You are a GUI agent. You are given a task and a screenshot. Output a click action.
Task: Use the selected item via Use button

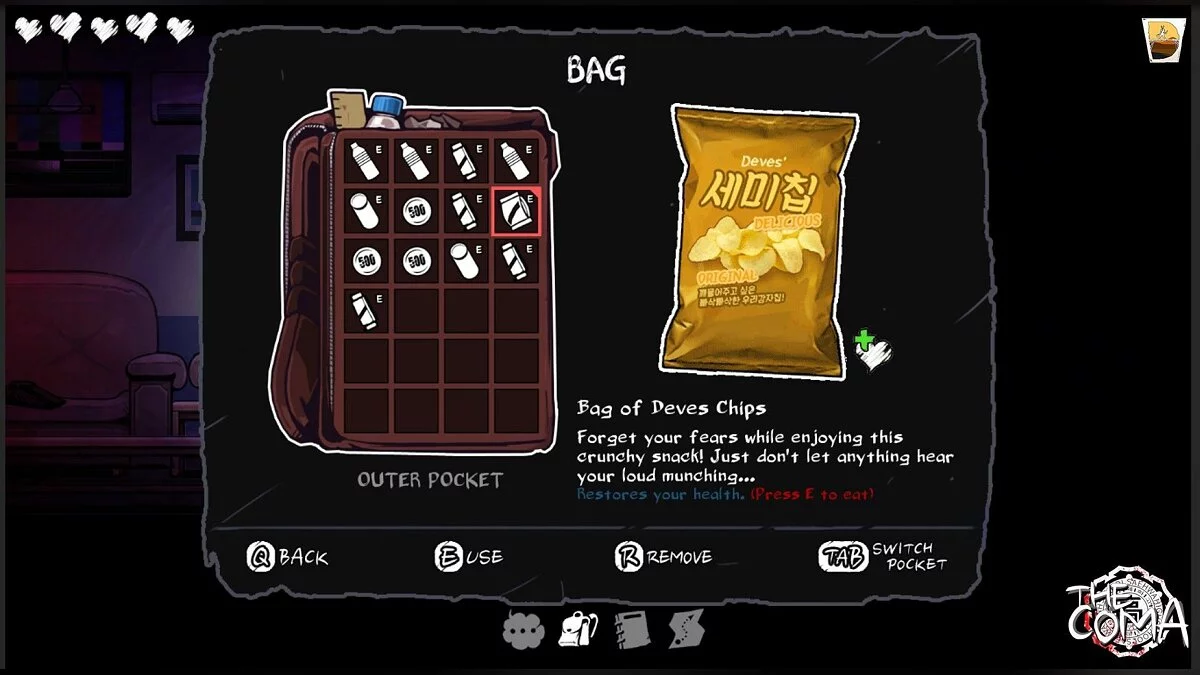pos(469,557)
